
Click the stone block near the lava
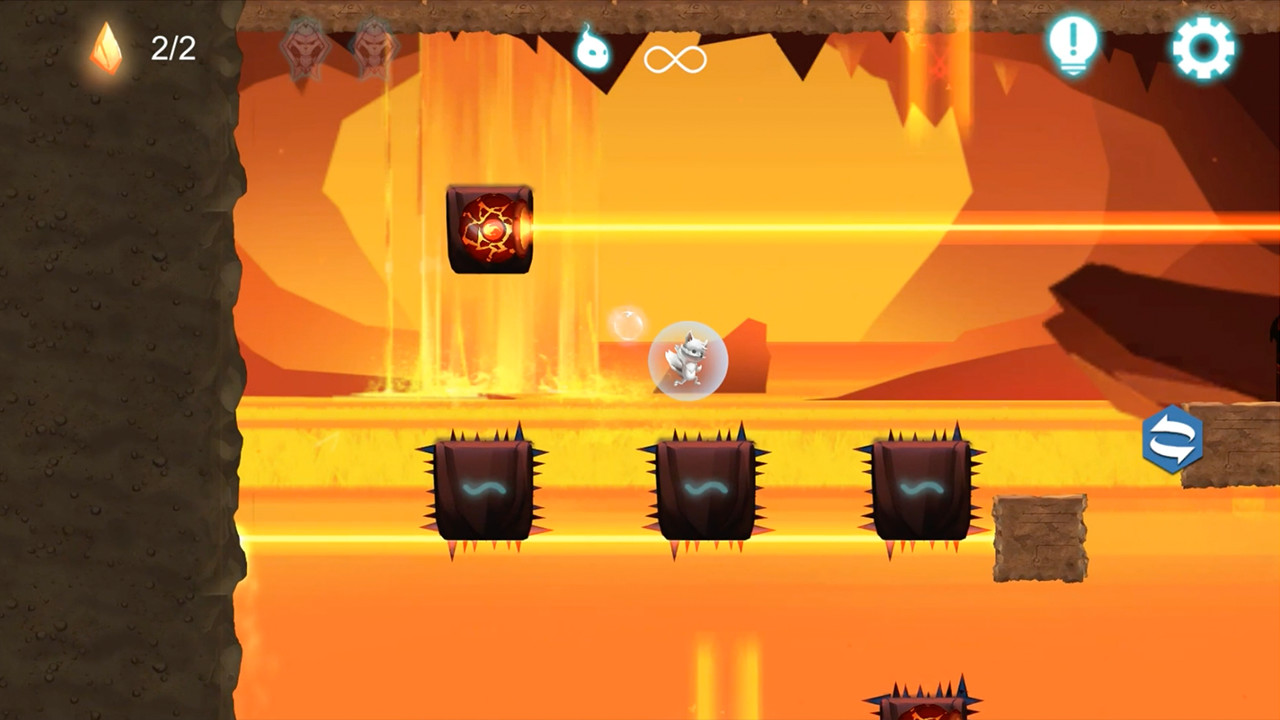pyautogui.click(x=1038, y=540)
